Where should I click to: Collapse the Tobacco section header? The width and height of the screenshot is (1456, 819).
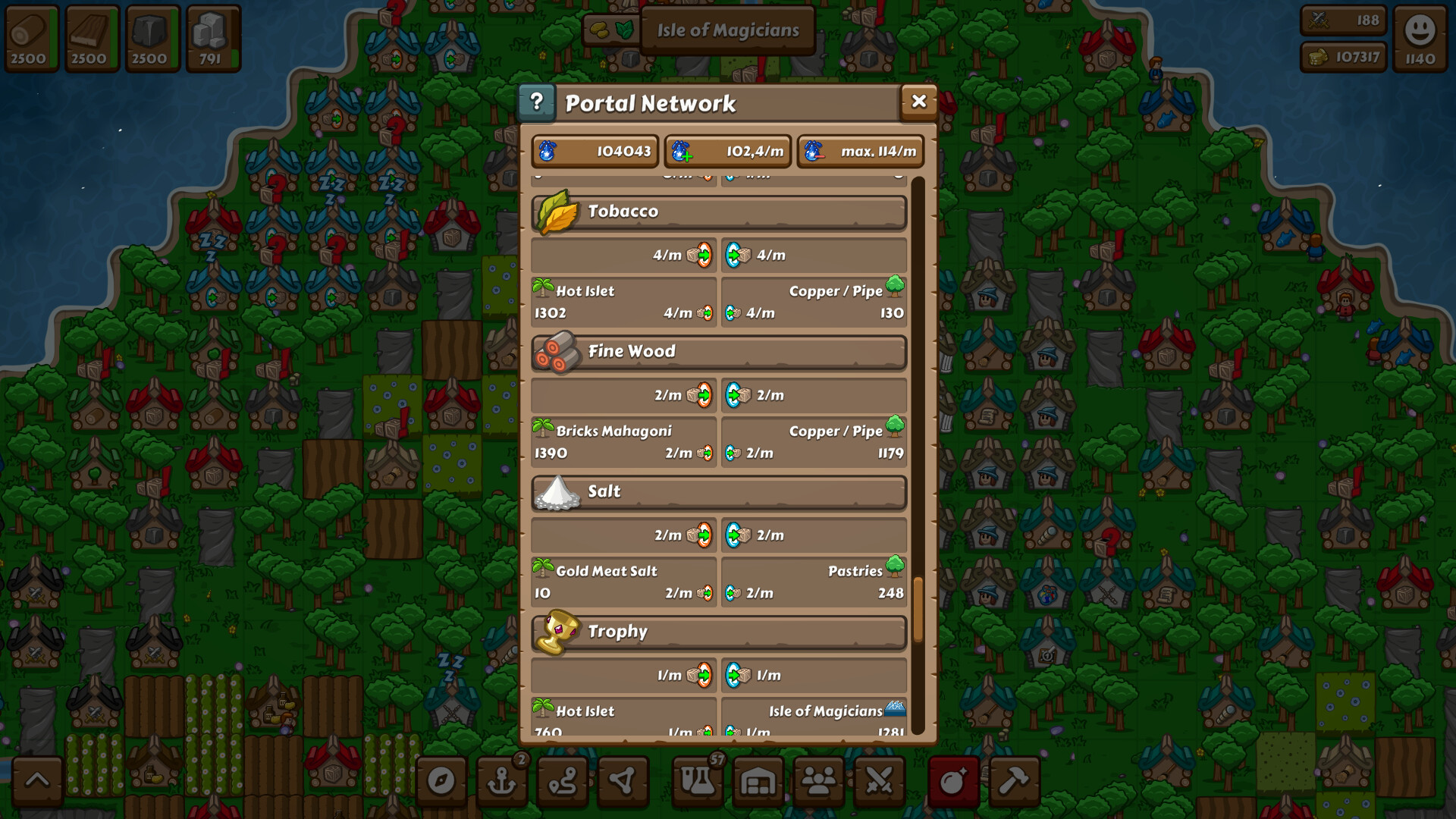718,212
